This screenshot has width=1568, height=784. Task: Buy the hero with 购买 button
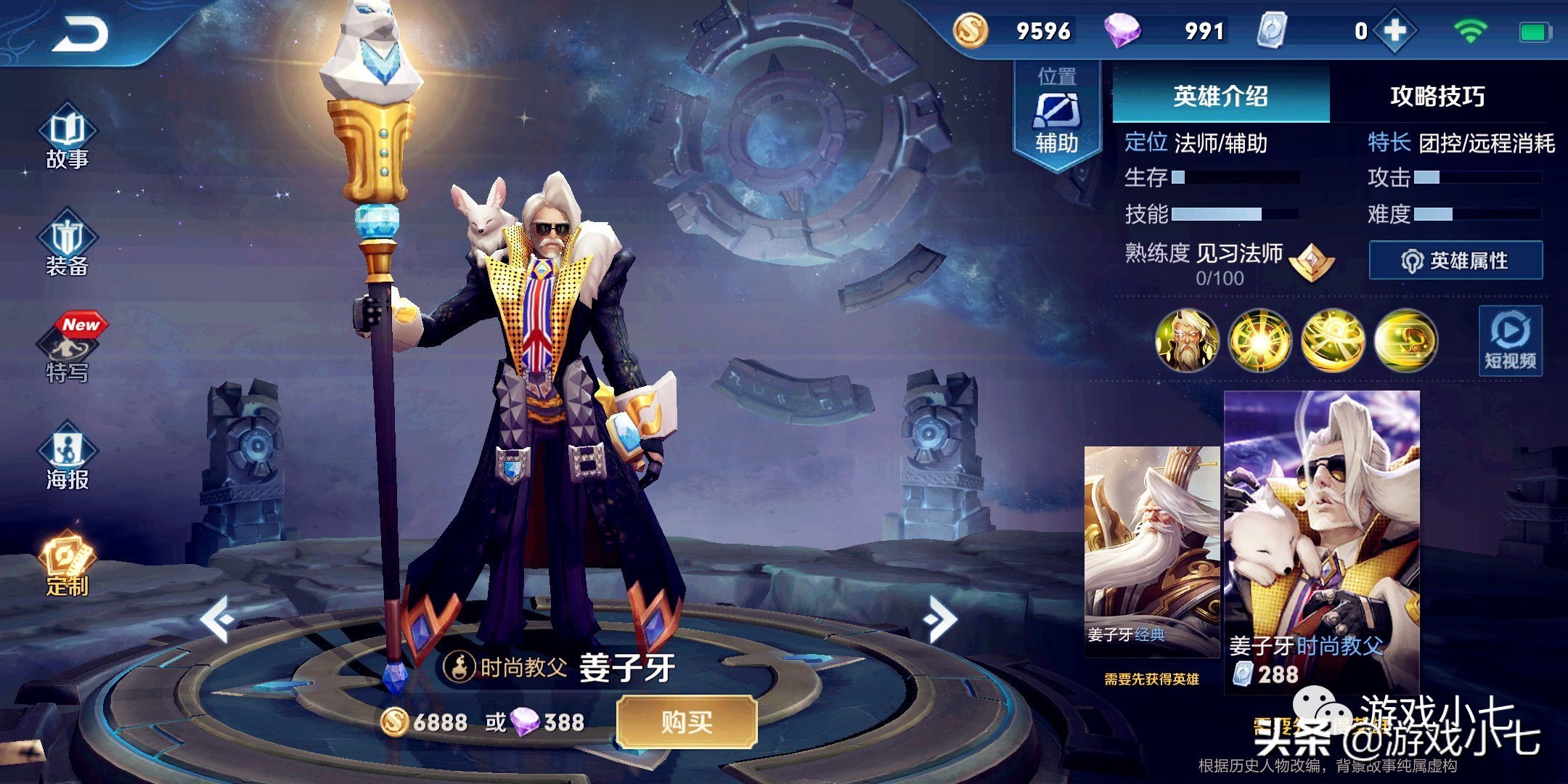tap(686, 722)
